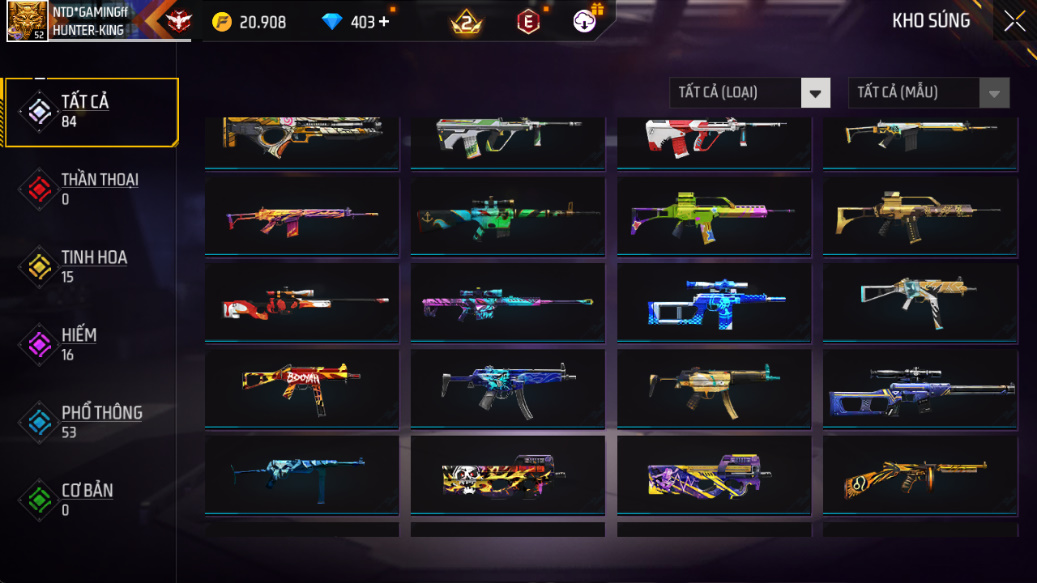Choose the red and white AWM sniper skin
Viewport: 1037px width, 583px height.
click(x=302, y=302)
